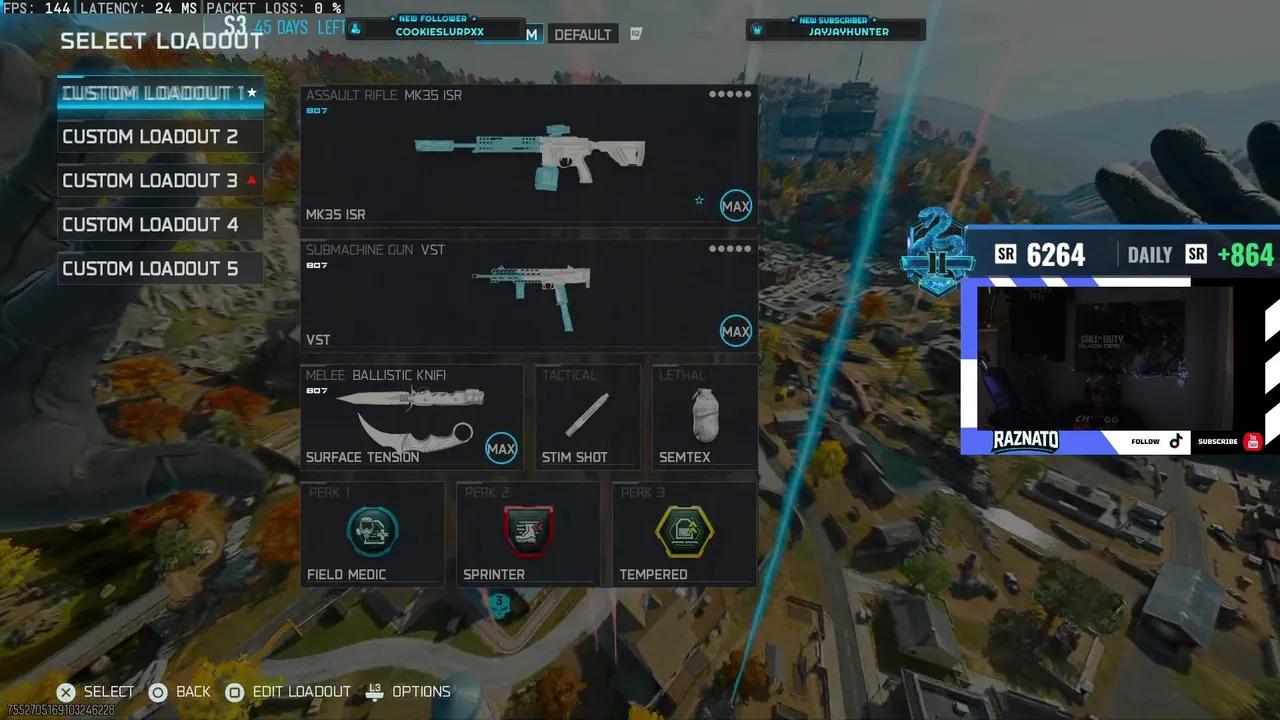Select the Field Medic perk icon

(x=372, y=531)
